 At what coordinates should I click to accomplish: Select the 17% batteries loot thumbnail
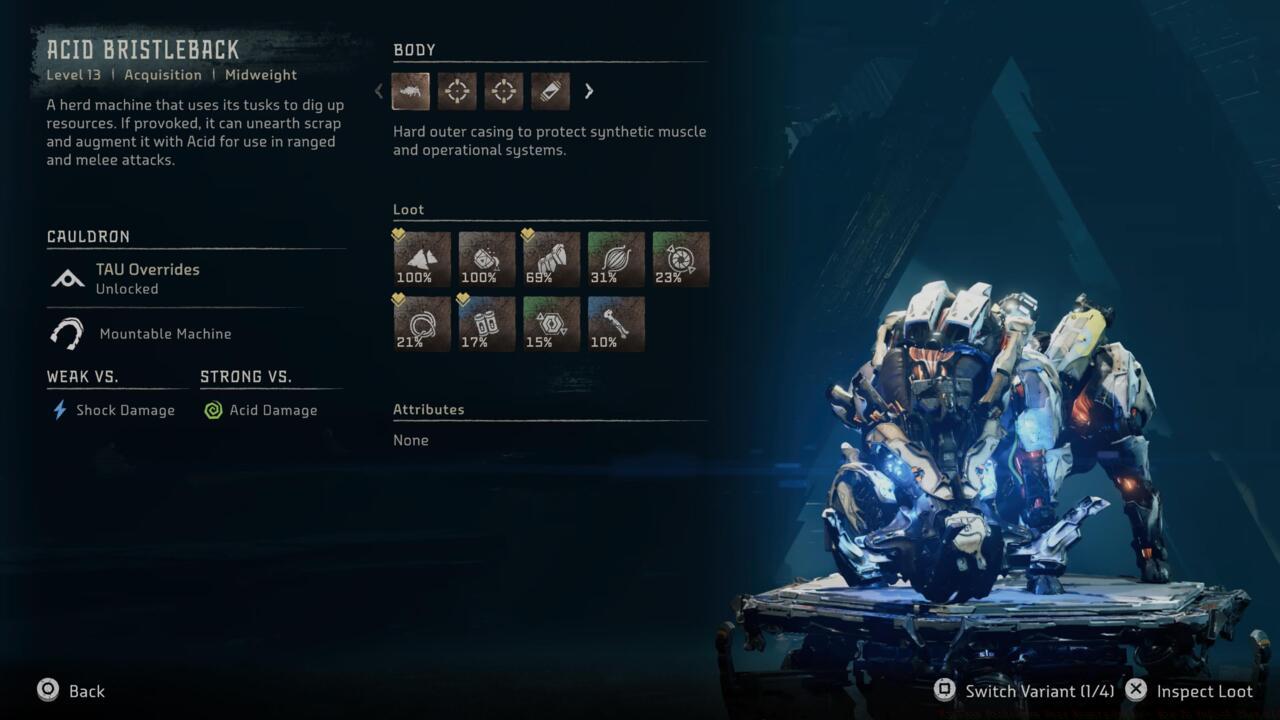click(486, 323)
